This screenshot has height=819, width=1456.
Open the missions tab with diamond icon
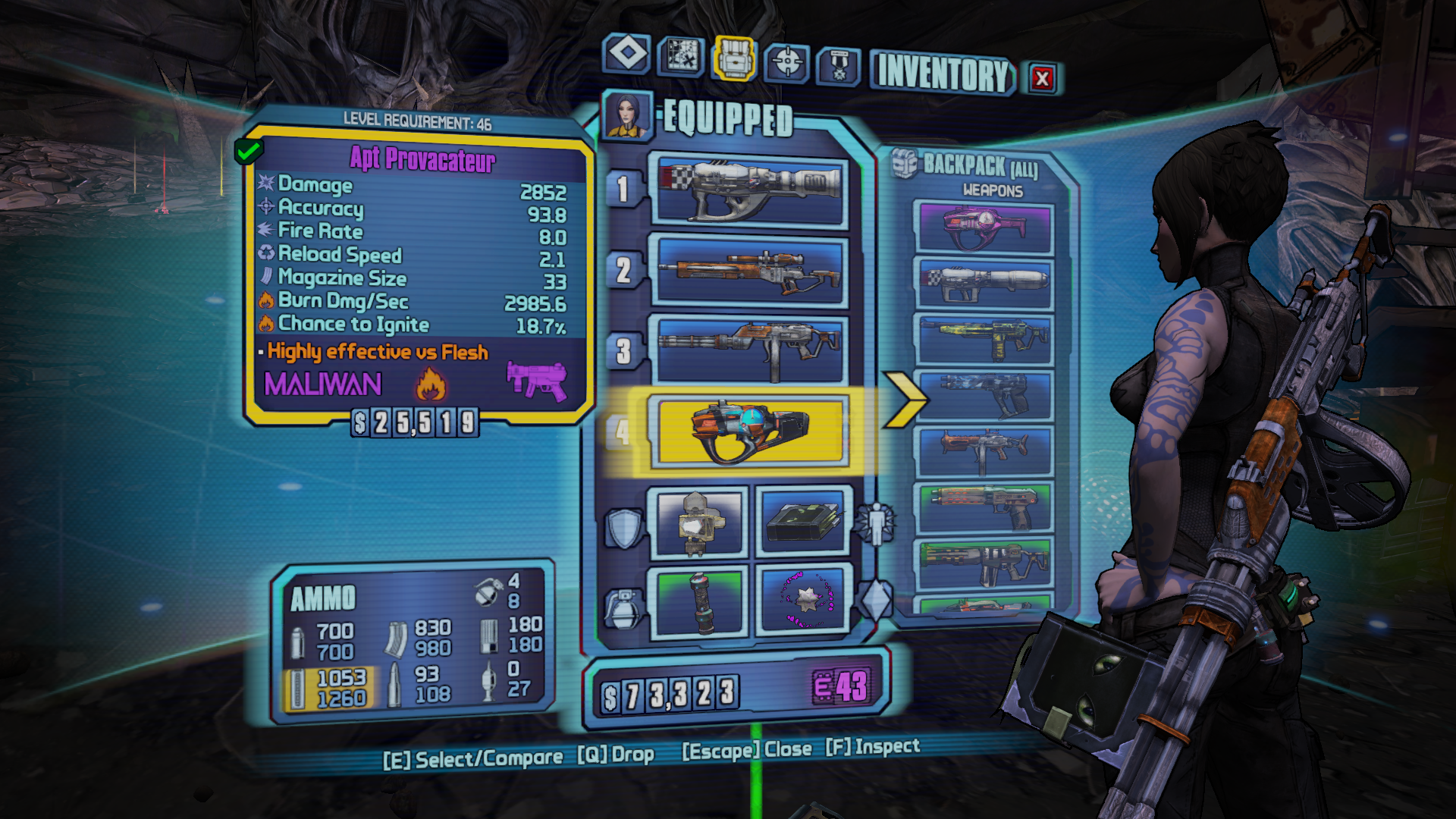(x=627, y=54)
